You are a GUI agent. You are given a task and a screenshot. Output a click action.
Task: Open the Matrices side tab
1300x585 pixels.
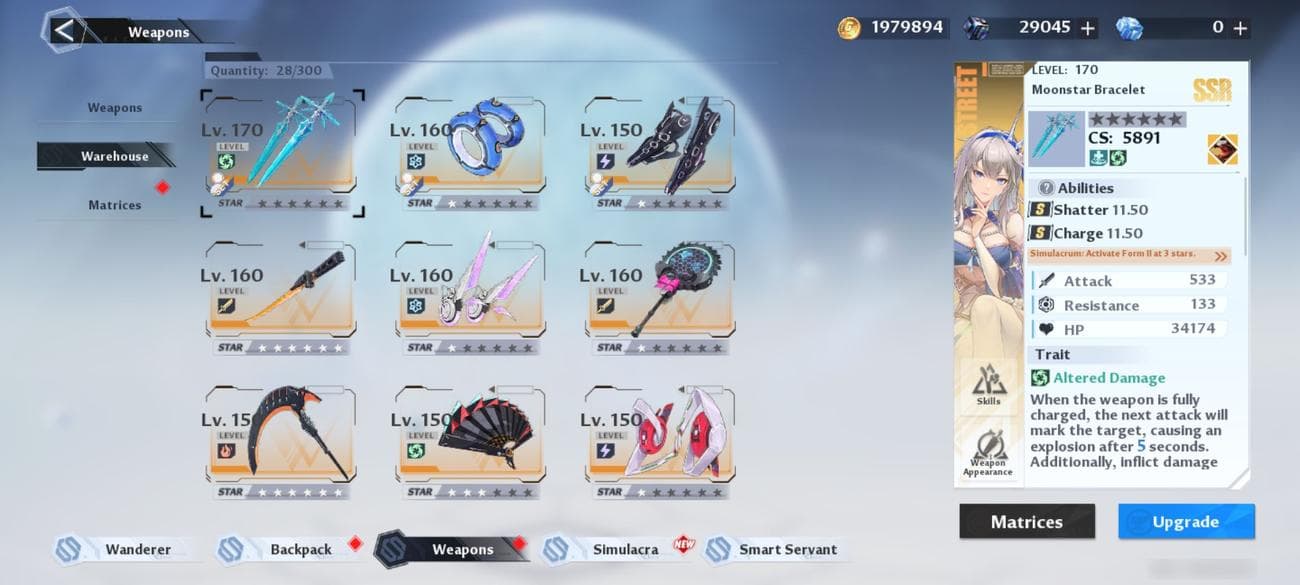click(114, 205)
